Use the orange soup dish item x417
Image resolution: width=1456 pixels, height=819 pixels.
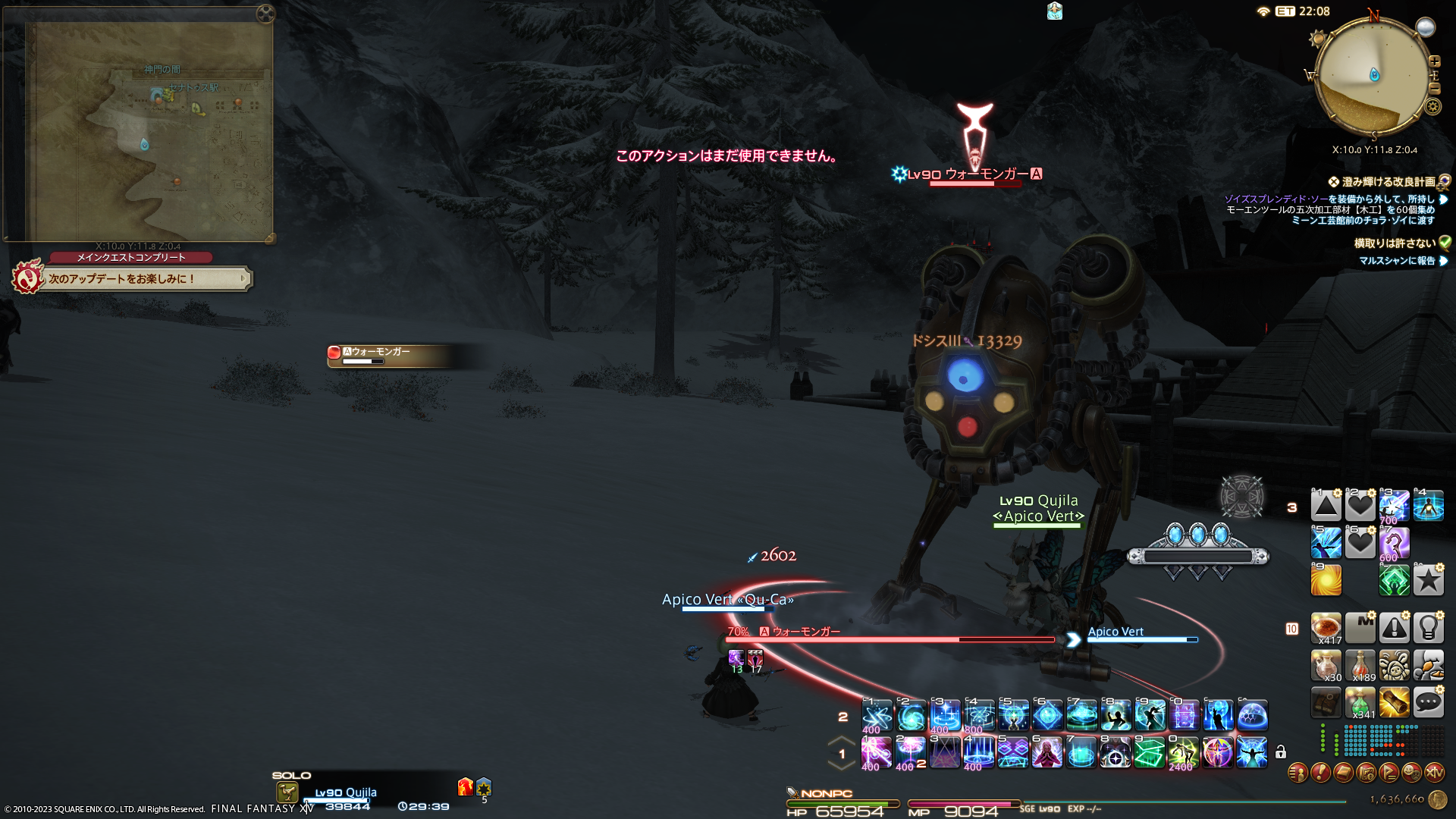(1326, 628)
